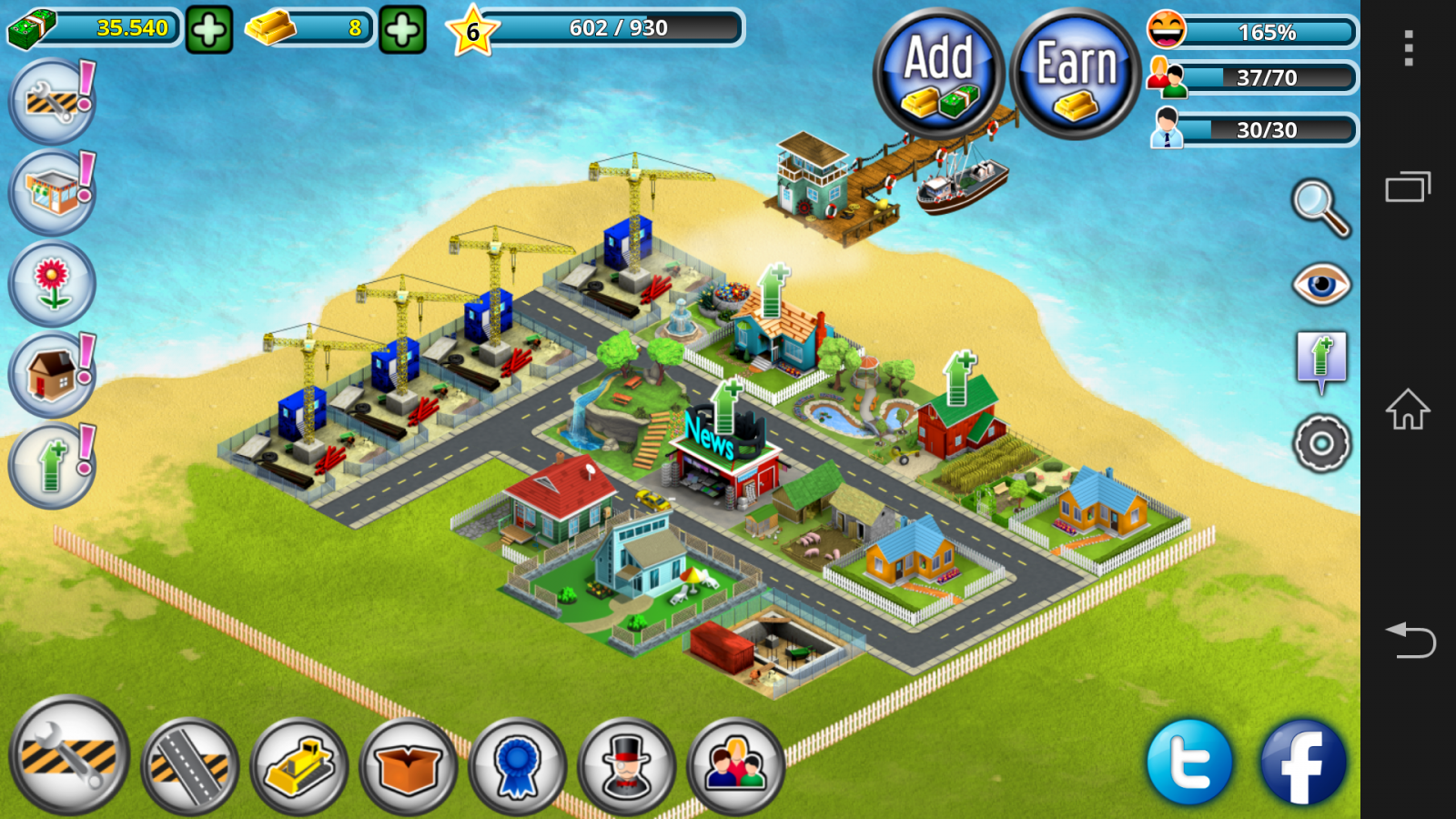
Task: Activate the yellow bulldozer tool
Action: point(299,766)
